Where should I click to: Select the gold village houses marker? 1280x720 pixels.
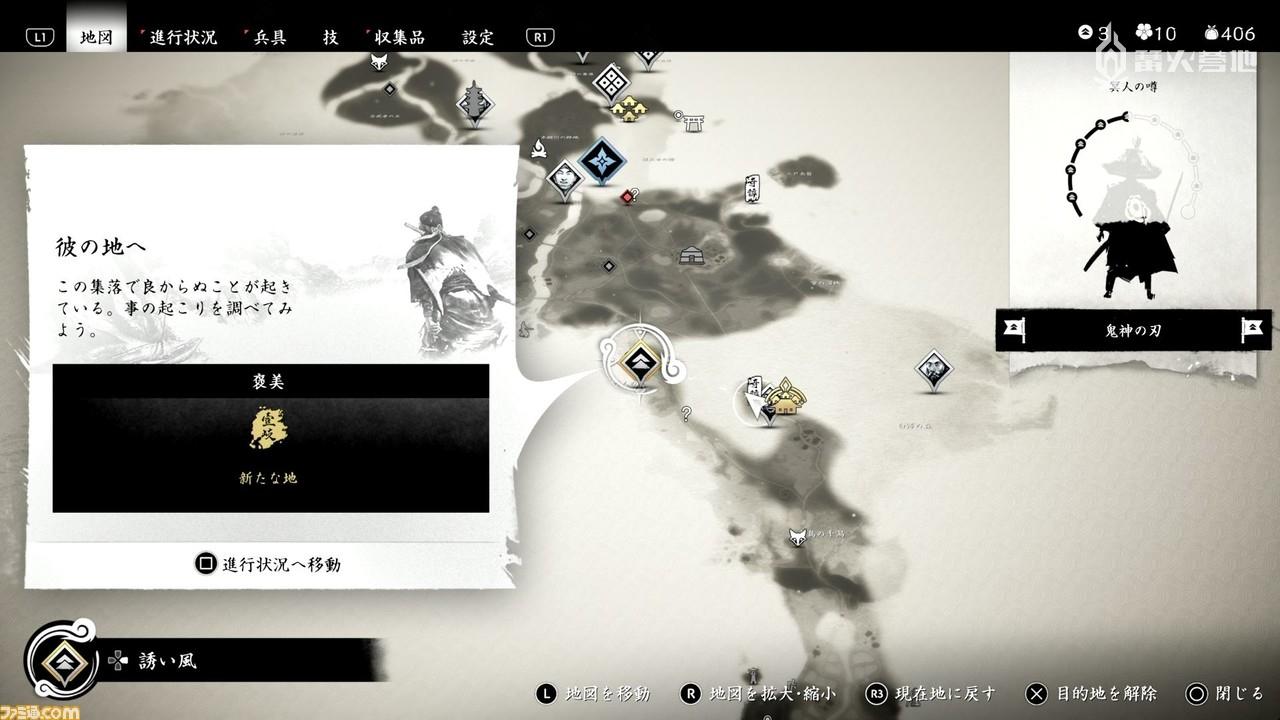pyautogui.click(x=628, y=107)
